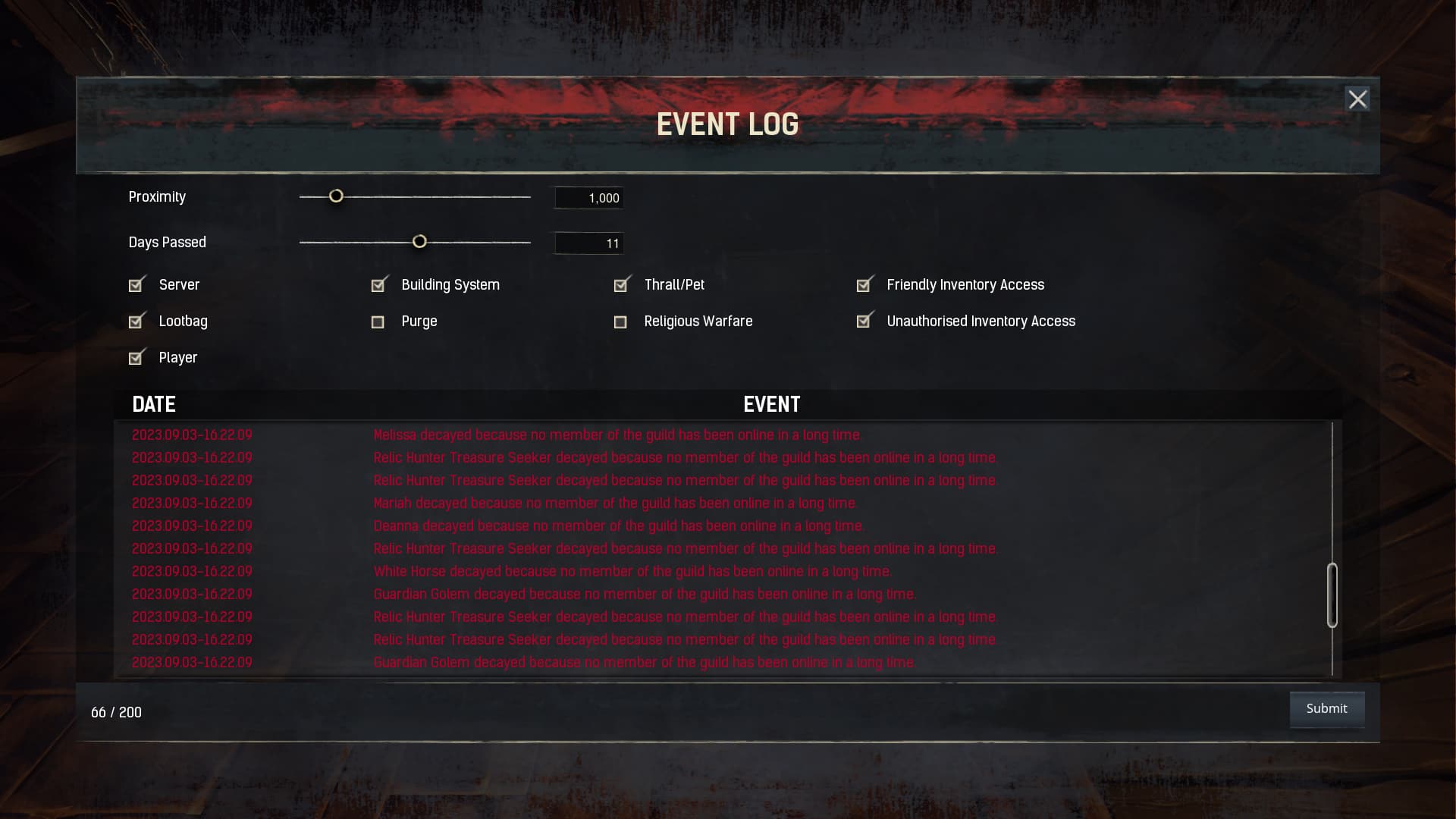Enable the Purge event filter
Viewport: 1456px width, 819px height.
coord(378,322)
